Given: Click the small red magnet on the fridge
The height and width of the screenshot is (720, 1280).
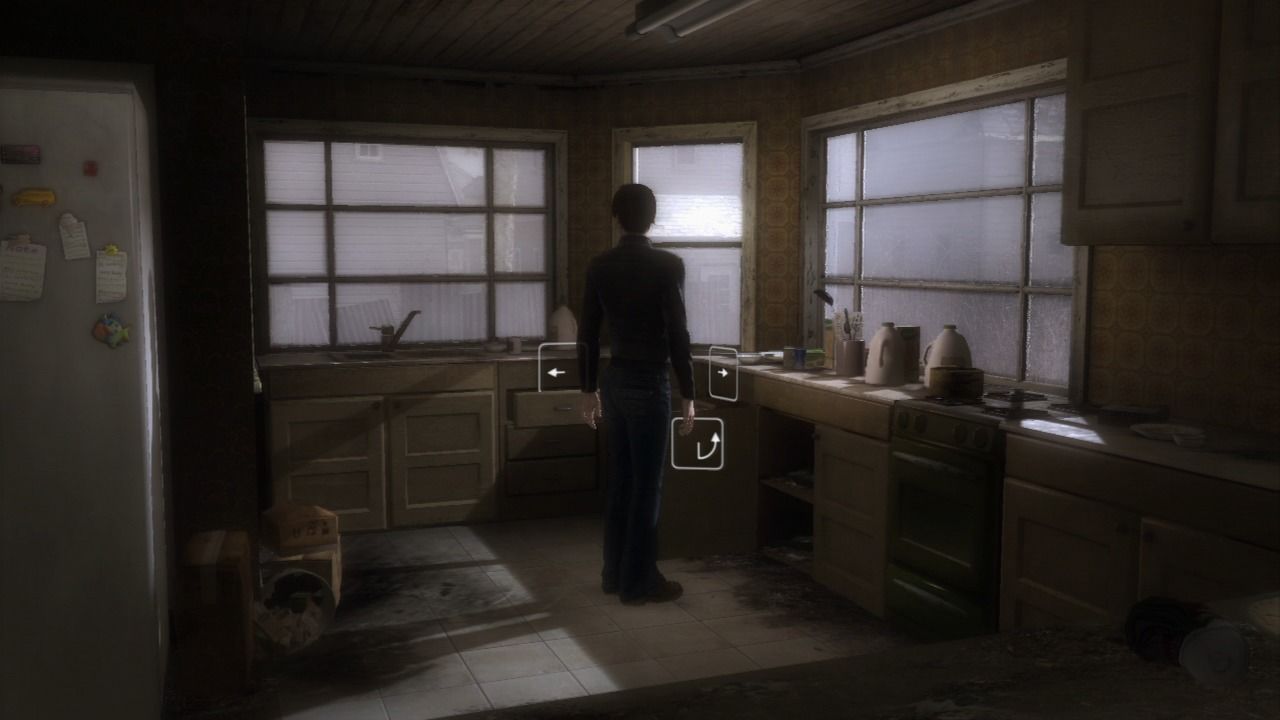Looking at the screenshot, I should coord(88,167).
